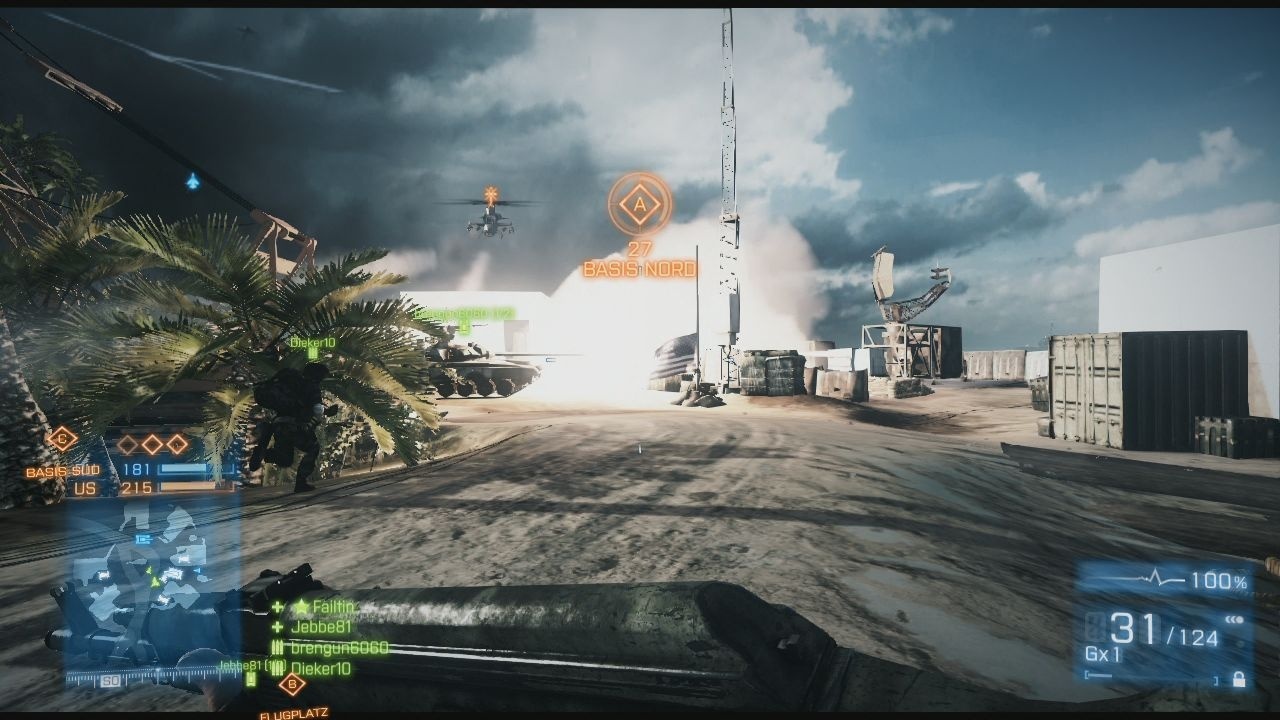Click the enemy helicopter threat icon
The width and height of the screenshot is (1280, 720).
[490, 192]
